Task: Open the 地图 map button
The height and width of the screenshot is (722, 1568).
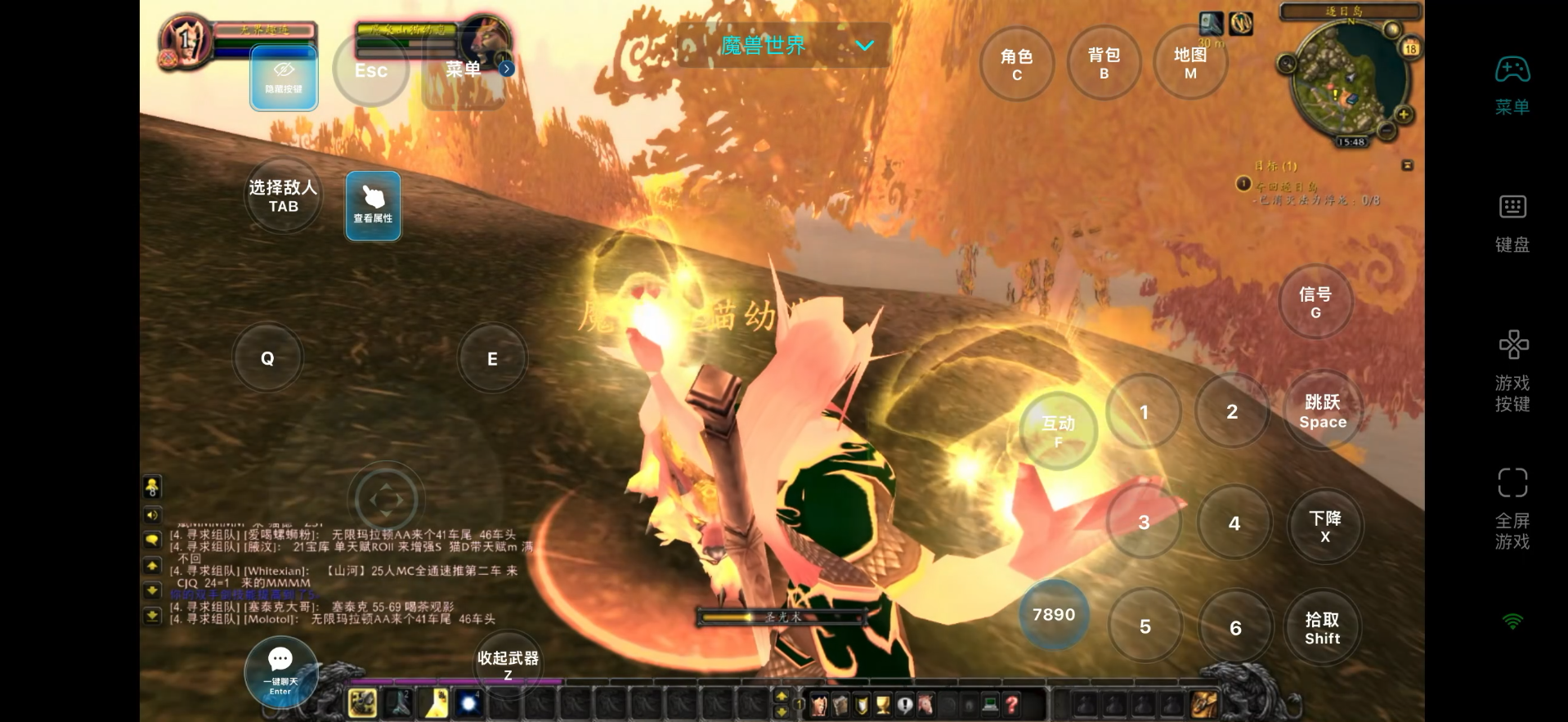Action: click(1190, 63)
